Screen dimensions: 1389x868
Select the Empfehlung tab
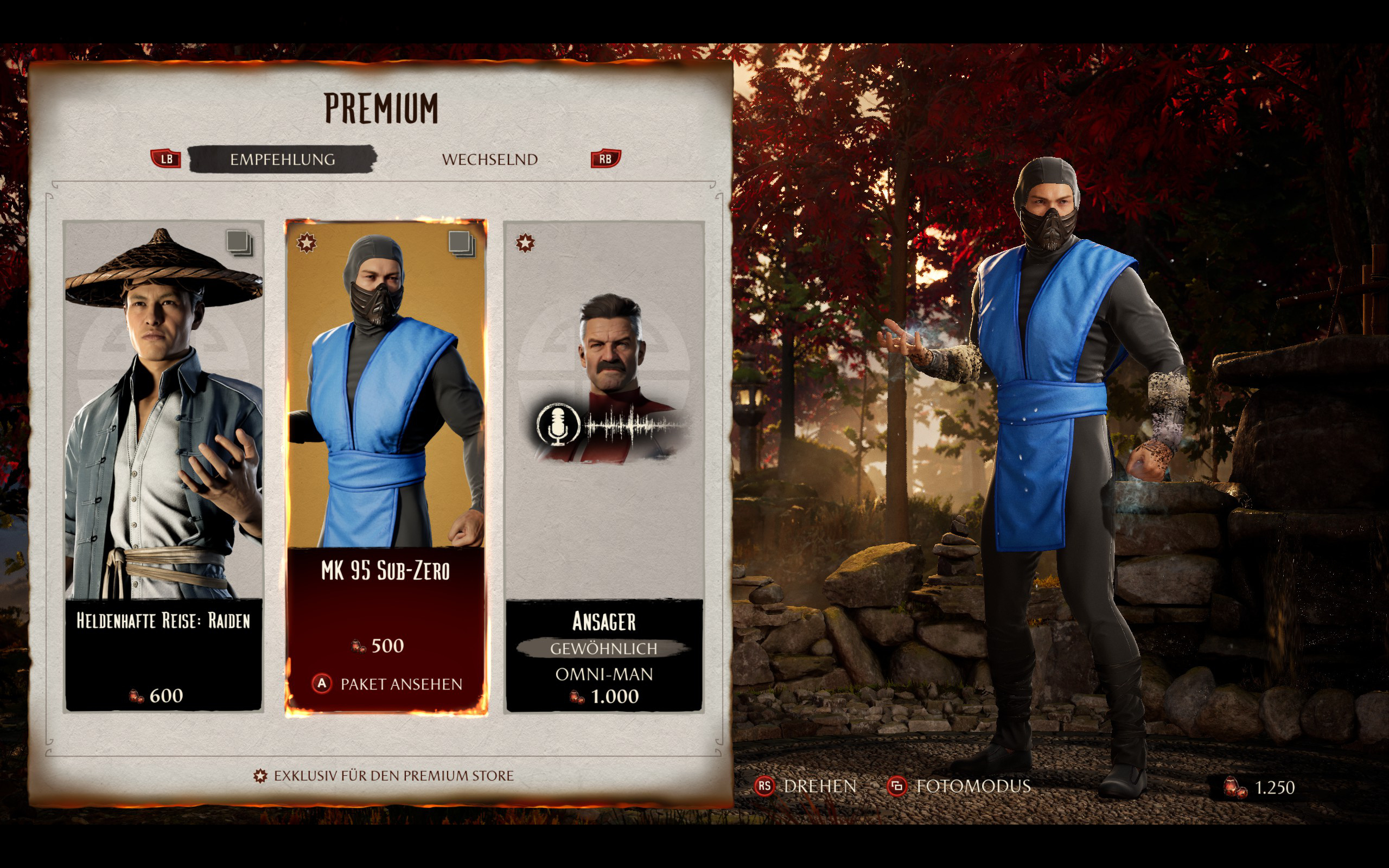point(282,159)
